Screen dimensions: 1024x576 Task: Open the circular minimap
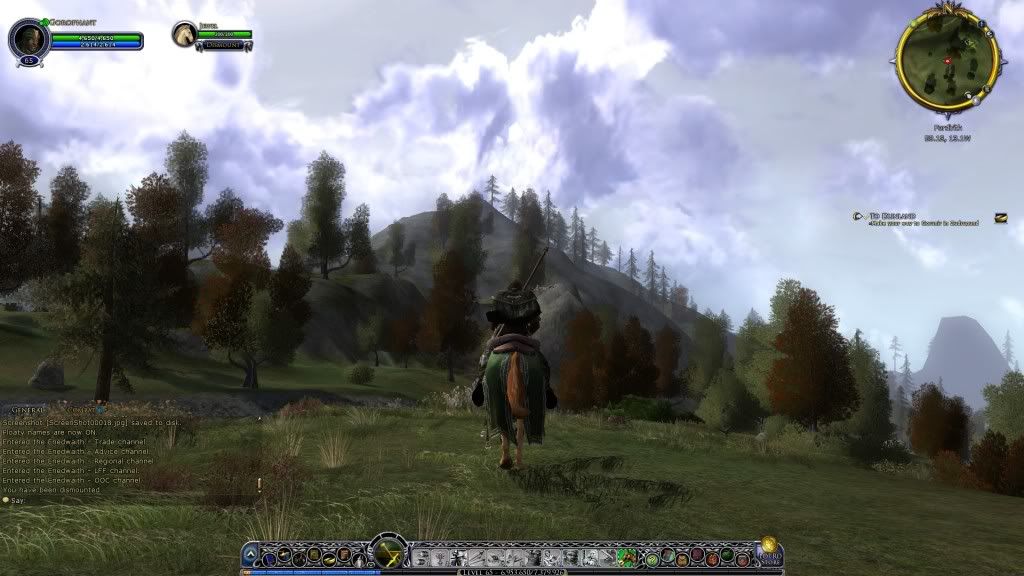[946, 59]
